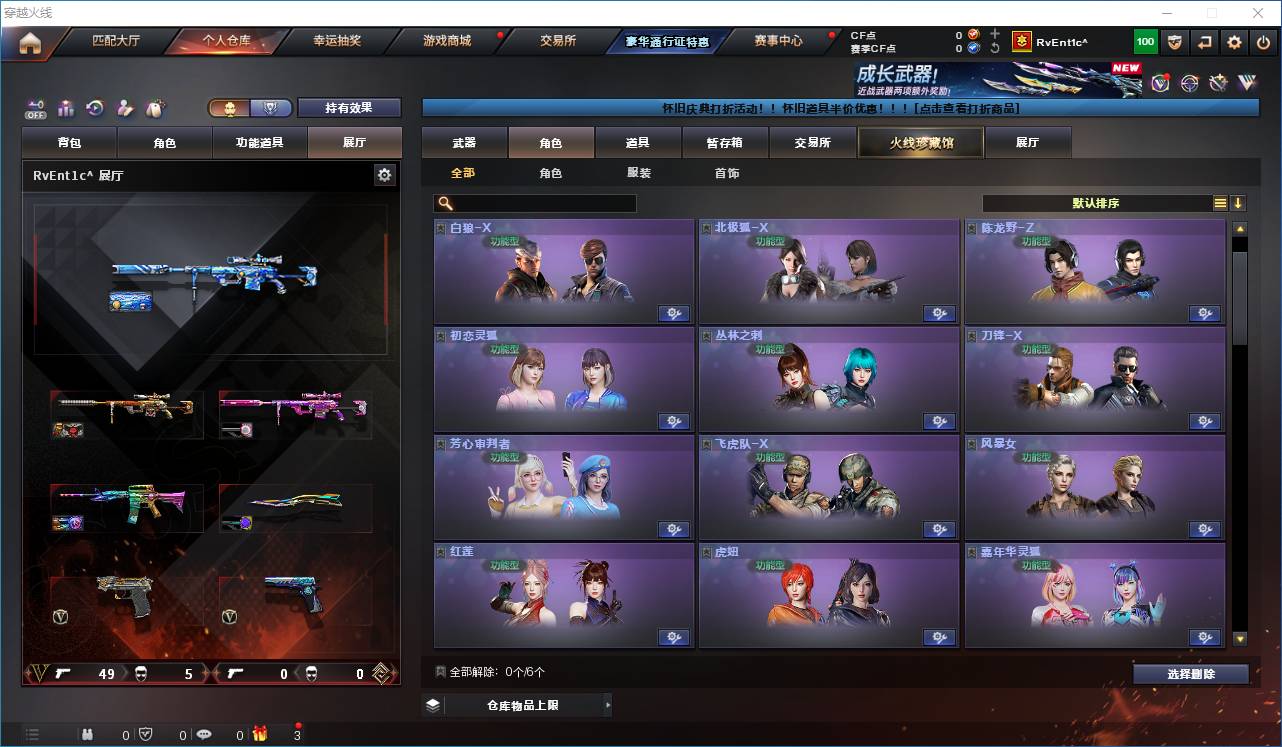Click the plus icon to recharge CF points
This screenshot has width=1282, height=747.
(994, 32)
